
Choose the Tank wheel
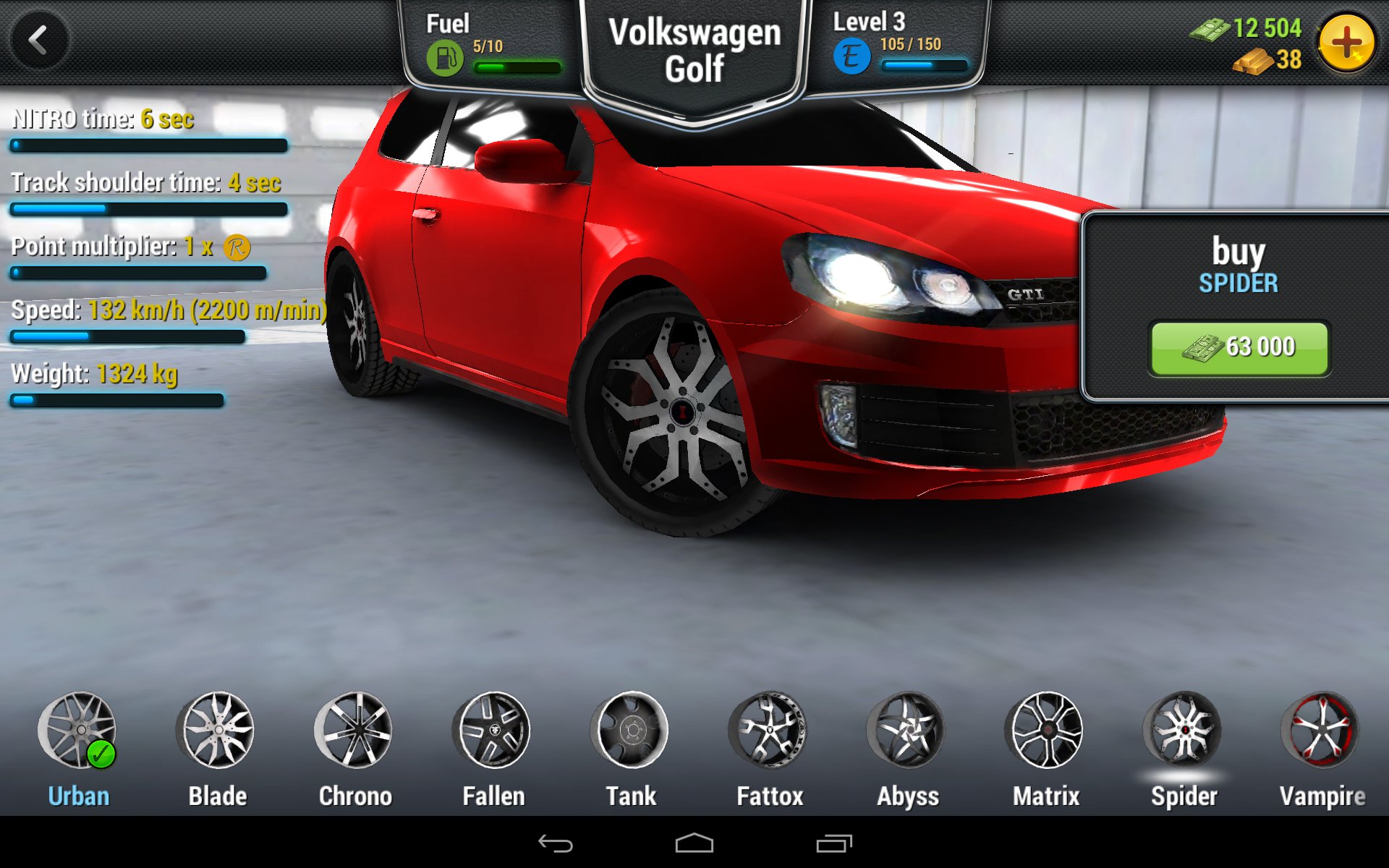click(x=631, y=731)
